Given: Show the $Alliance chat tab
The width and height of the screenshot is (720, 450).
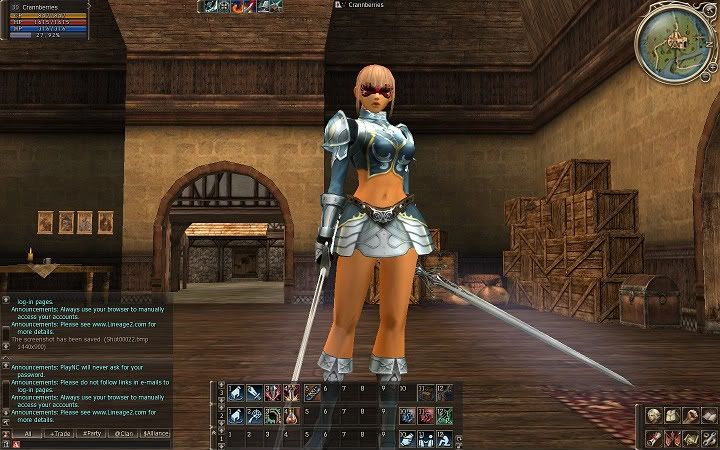Looking at the screenshot, I should click(156, 434).
